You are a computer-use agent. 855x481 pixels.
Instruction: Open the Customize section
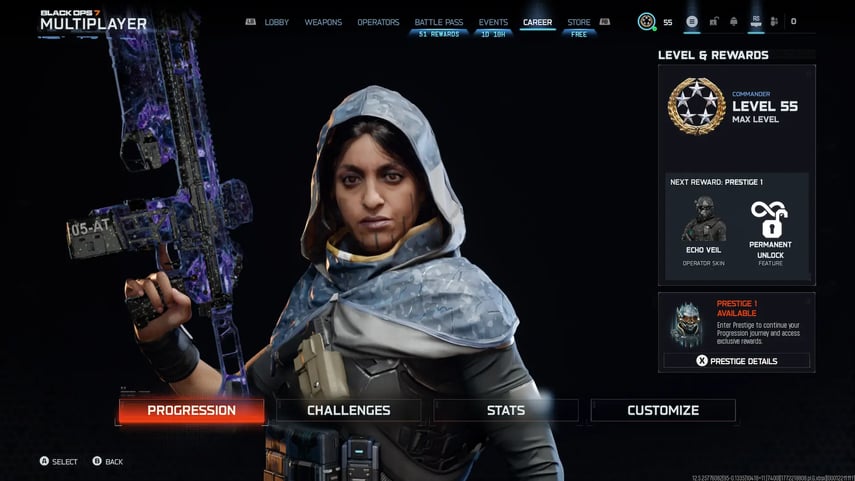[x=662, y=410]
